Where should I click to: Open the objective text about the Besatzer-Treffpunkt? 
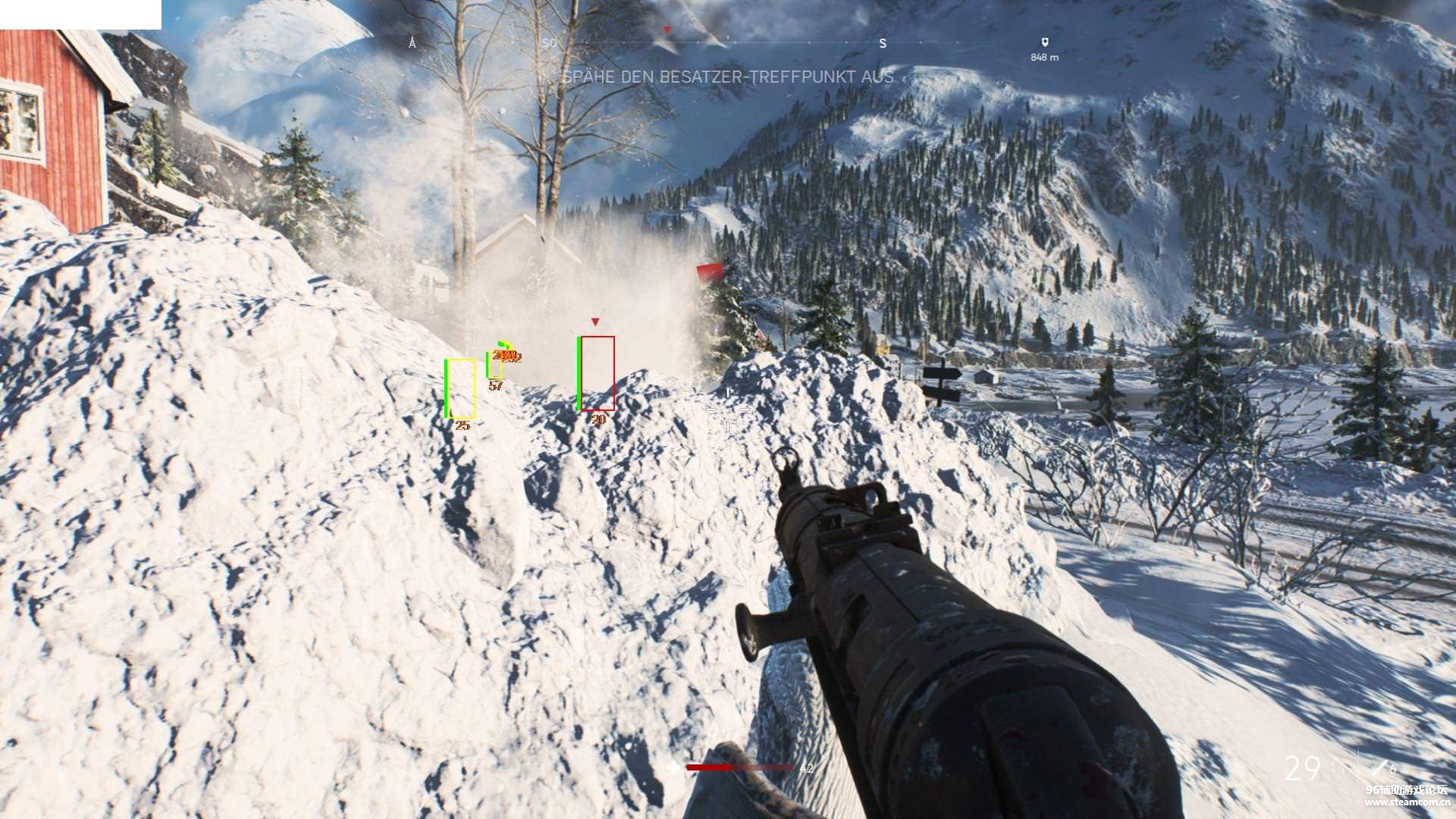pyautogui.click(x=727, y=77)
